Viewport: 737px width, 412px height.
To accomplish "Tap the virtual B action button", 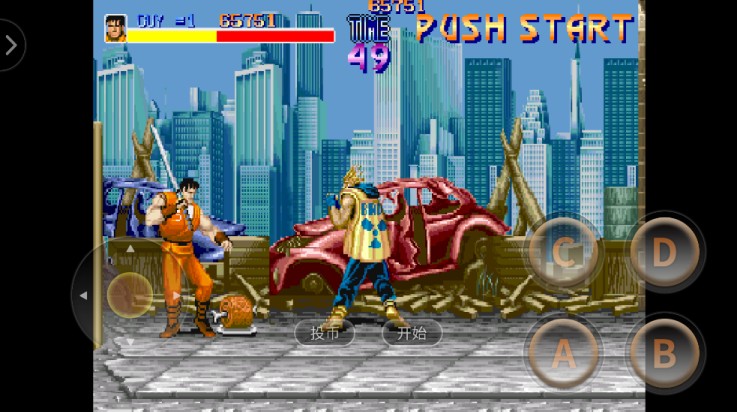I will tap(665, 352).
